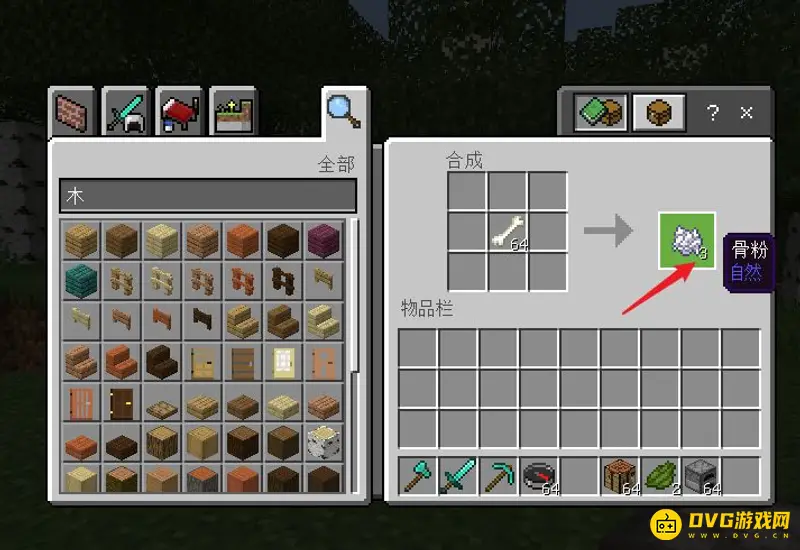This screenshot has height=550, width=800.
Task: Click the search field containing 木
Action: (208, 195)
